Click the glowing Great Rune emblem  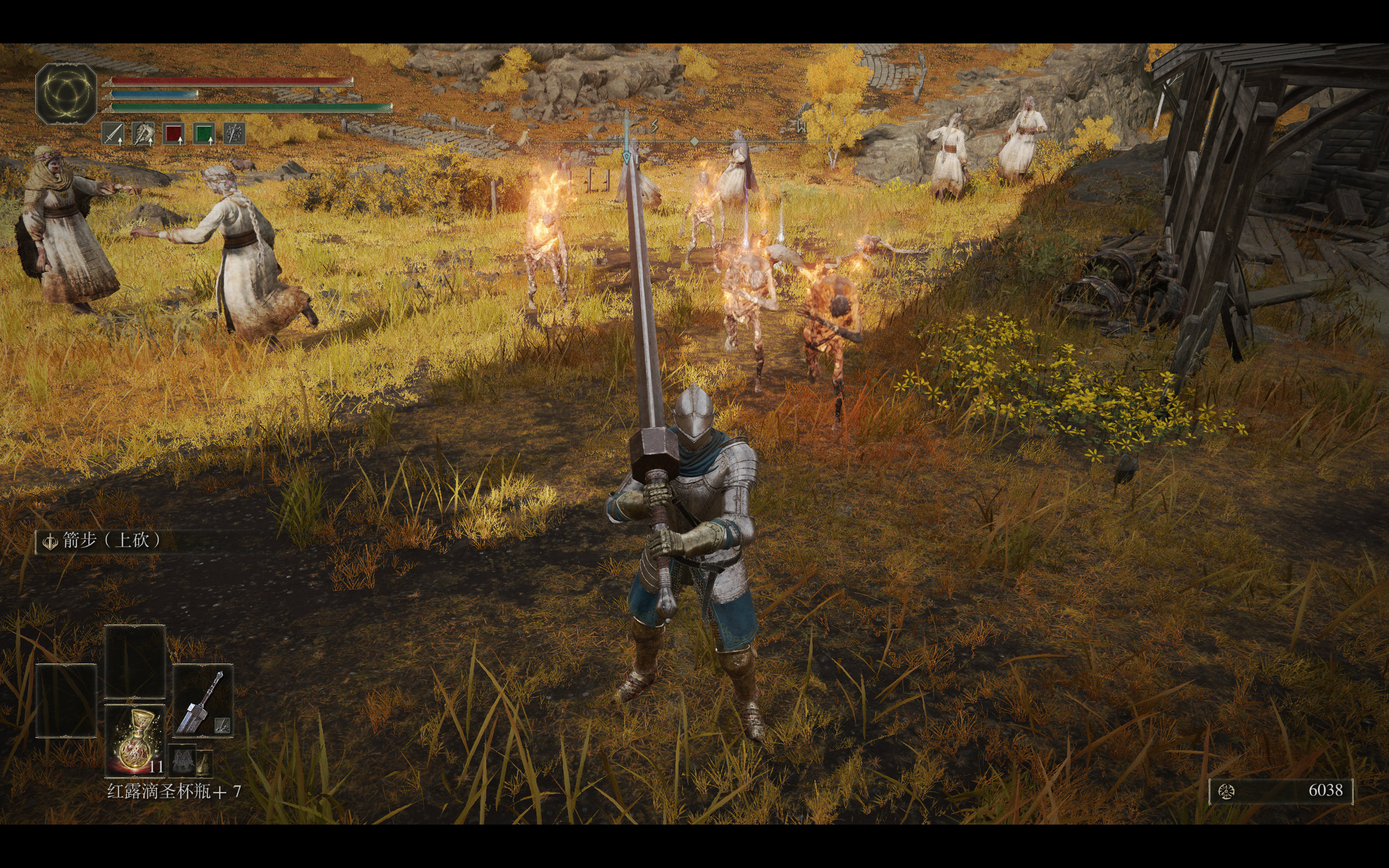(x=66, y=93)
